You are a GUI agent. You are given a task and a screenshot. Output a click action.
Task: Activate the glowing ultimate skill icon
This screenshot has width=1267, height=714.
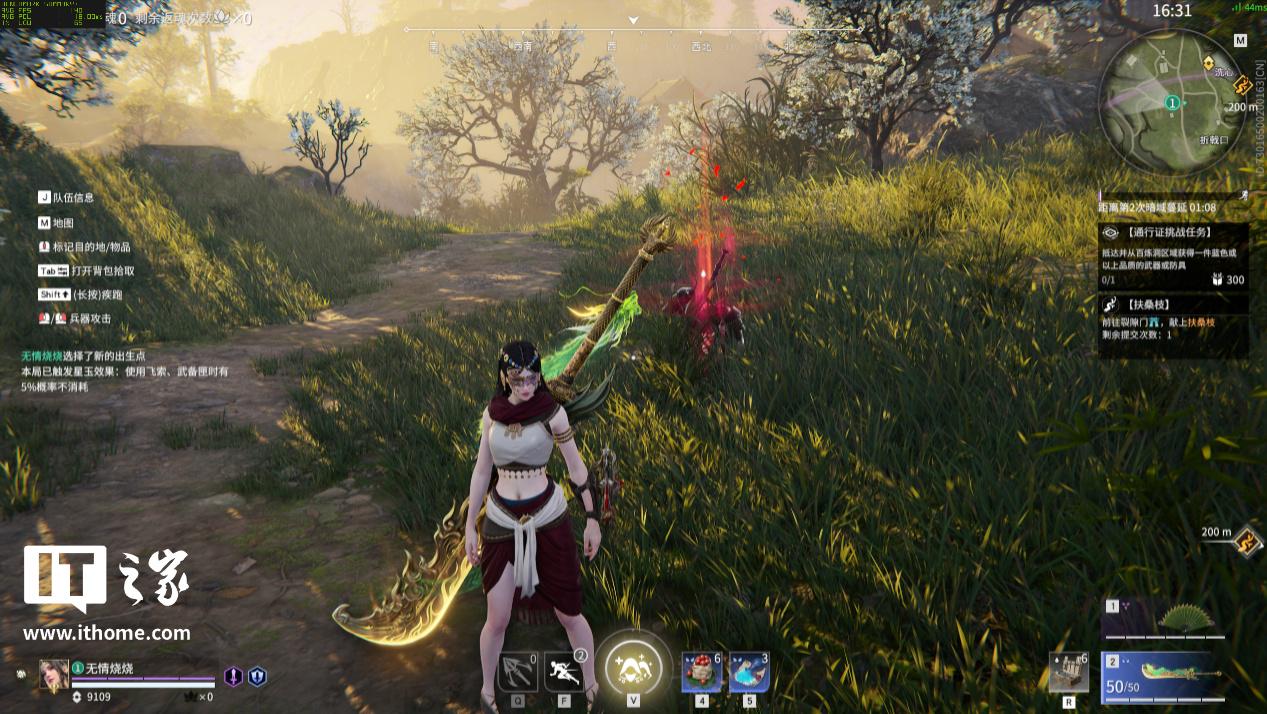tap(633, 666)
